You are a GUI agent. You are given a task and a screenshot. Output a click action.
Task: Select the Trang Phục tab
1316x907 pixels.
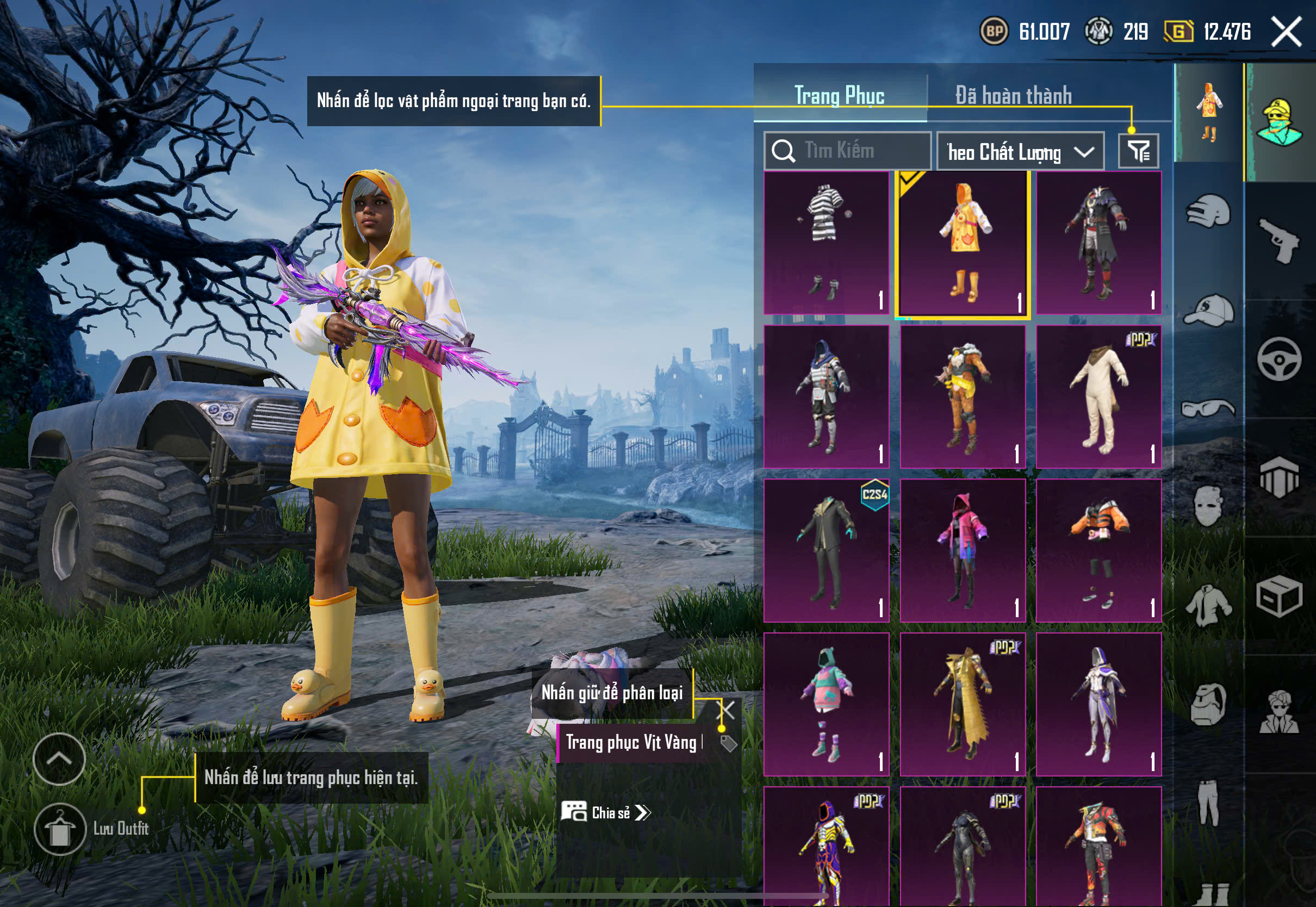point(839,96)
